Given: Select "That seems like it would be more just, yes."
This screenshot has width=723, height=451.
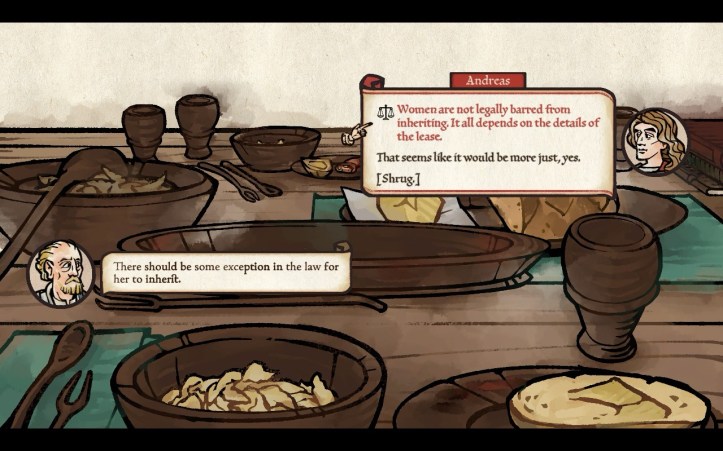Looking at the screenshot, I should [477, 158].
